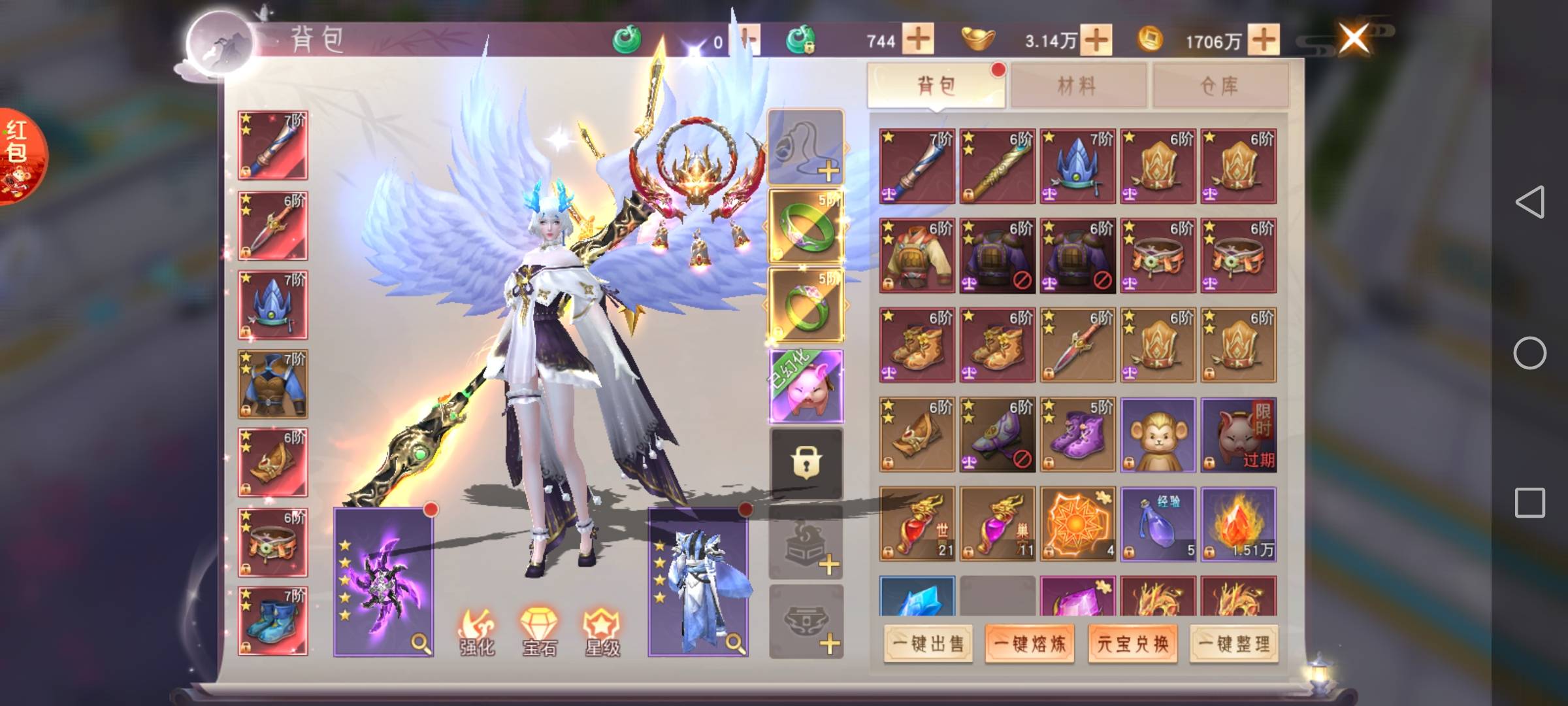
Task: Add more yuanbao ingots with plus button
Action: 1096,39
